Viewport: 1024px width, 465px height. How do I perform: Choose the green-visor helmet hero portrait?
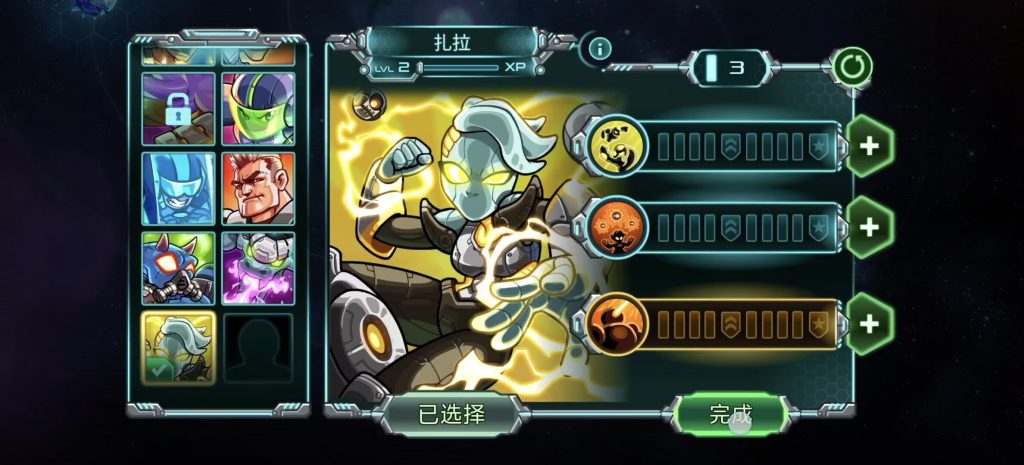tap(258, 109)
